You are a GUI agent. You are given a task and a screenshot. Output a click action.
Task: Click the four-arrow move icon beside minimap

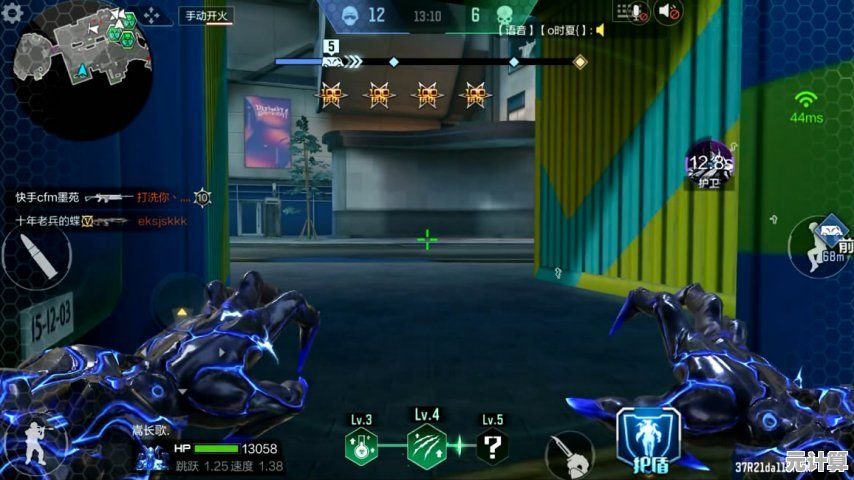(152, 15)
